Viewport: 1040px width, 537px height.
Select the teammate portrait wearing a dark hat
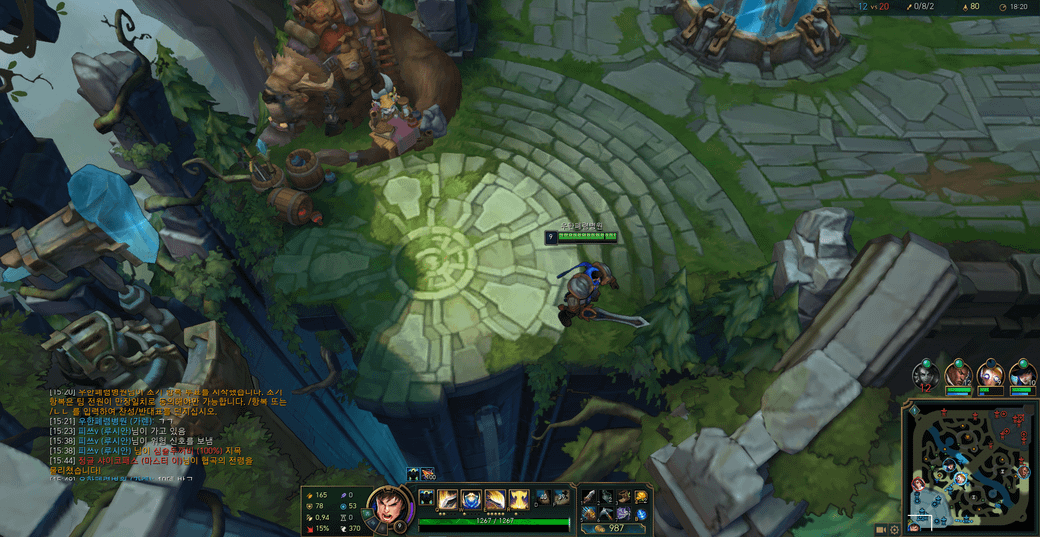(1021, 374)
